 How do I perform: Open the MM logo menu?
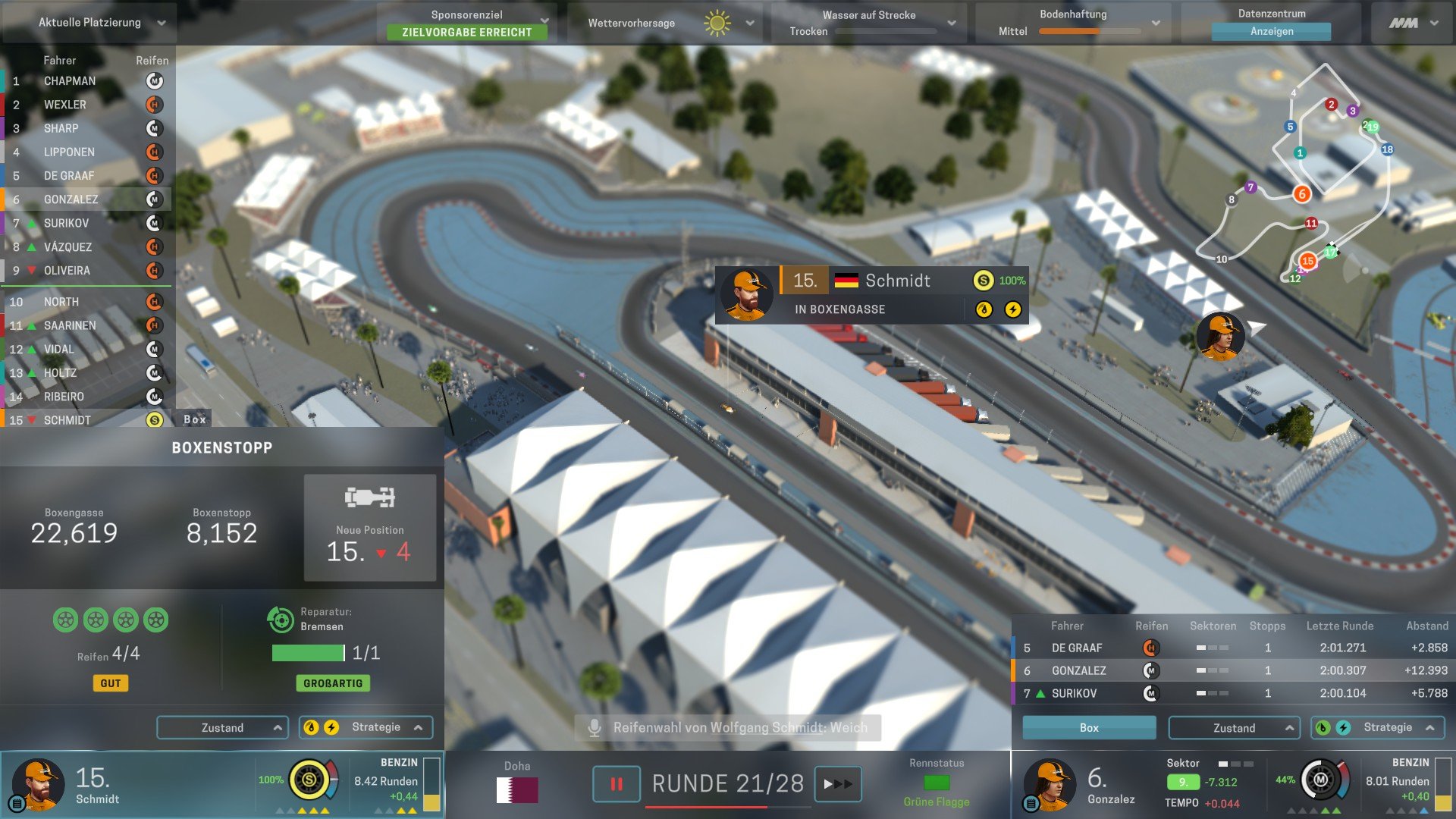pyautogui.click(x=1412, y=23)
